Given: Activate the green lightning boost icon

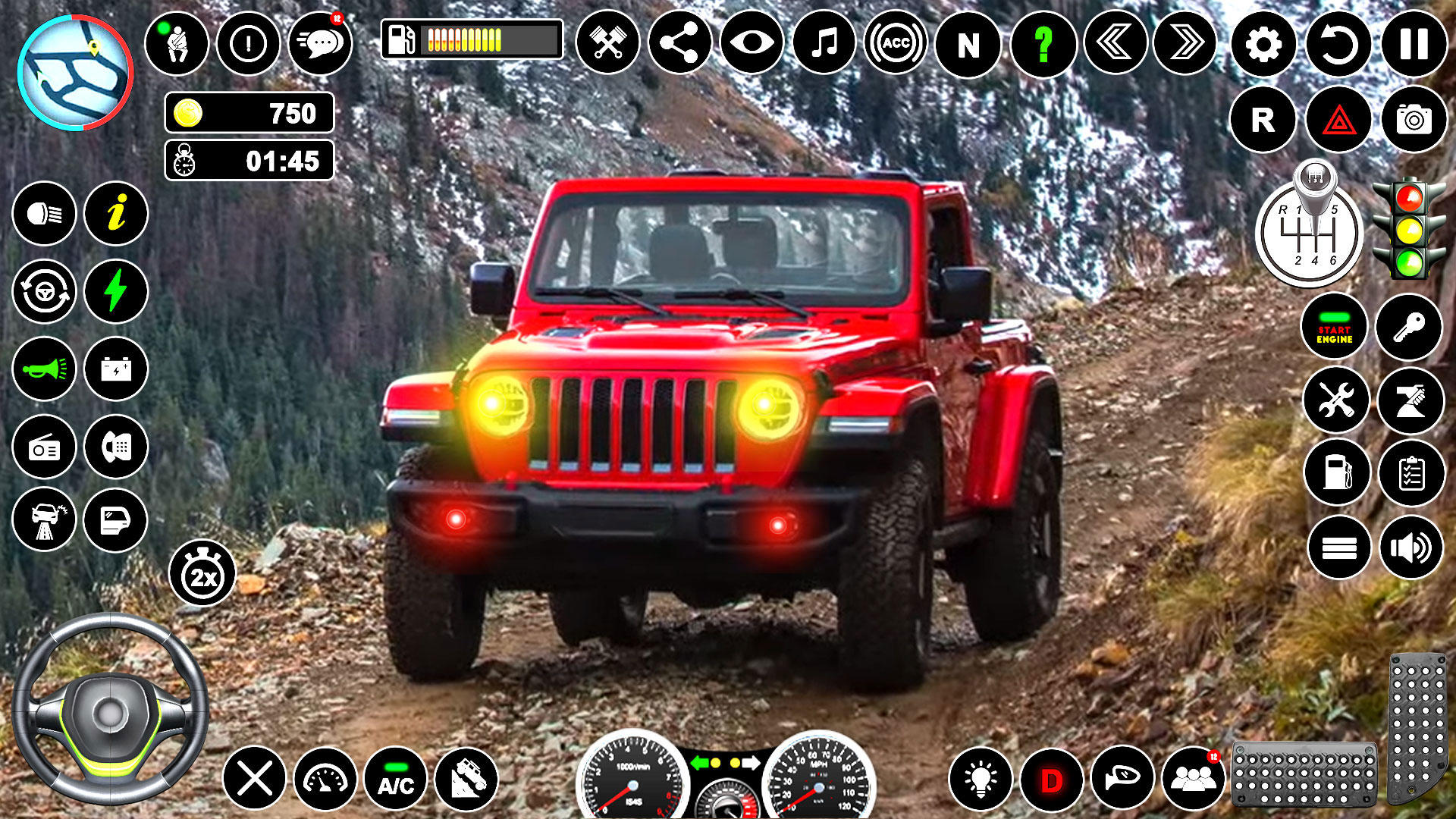Looking at the screenshot, I should (x=115, y=291).
